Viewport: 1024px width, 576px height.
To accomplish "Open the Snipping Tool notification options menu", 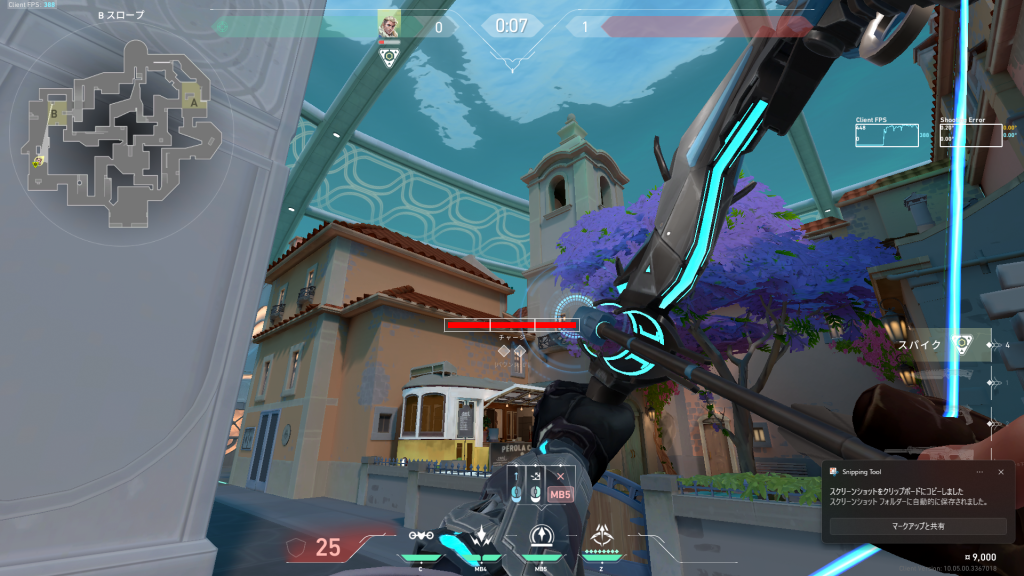I will [x=978, y=472].
